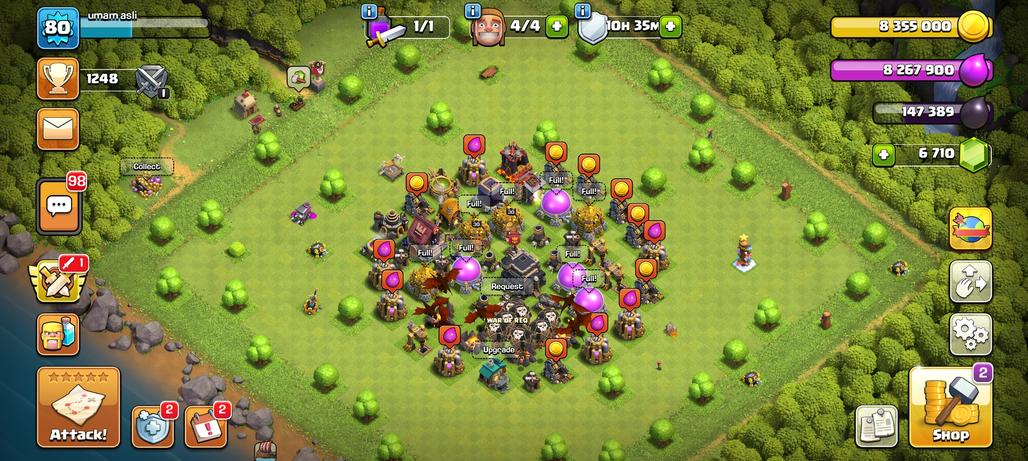Show info for the 1/1 sword counter
The width and height of the screenshot is (1028, 461).
tap(372, 11)
